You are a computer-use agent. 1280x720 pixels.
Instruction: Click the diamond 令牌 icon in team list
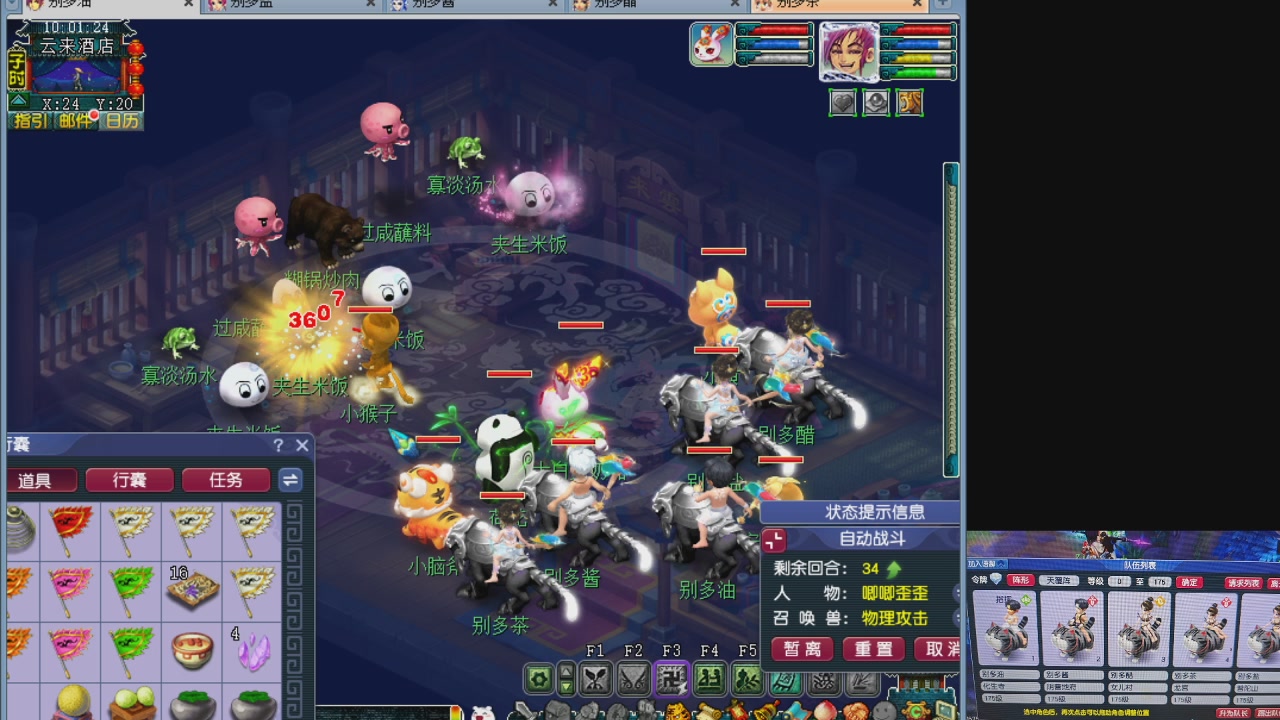[995, 579]
